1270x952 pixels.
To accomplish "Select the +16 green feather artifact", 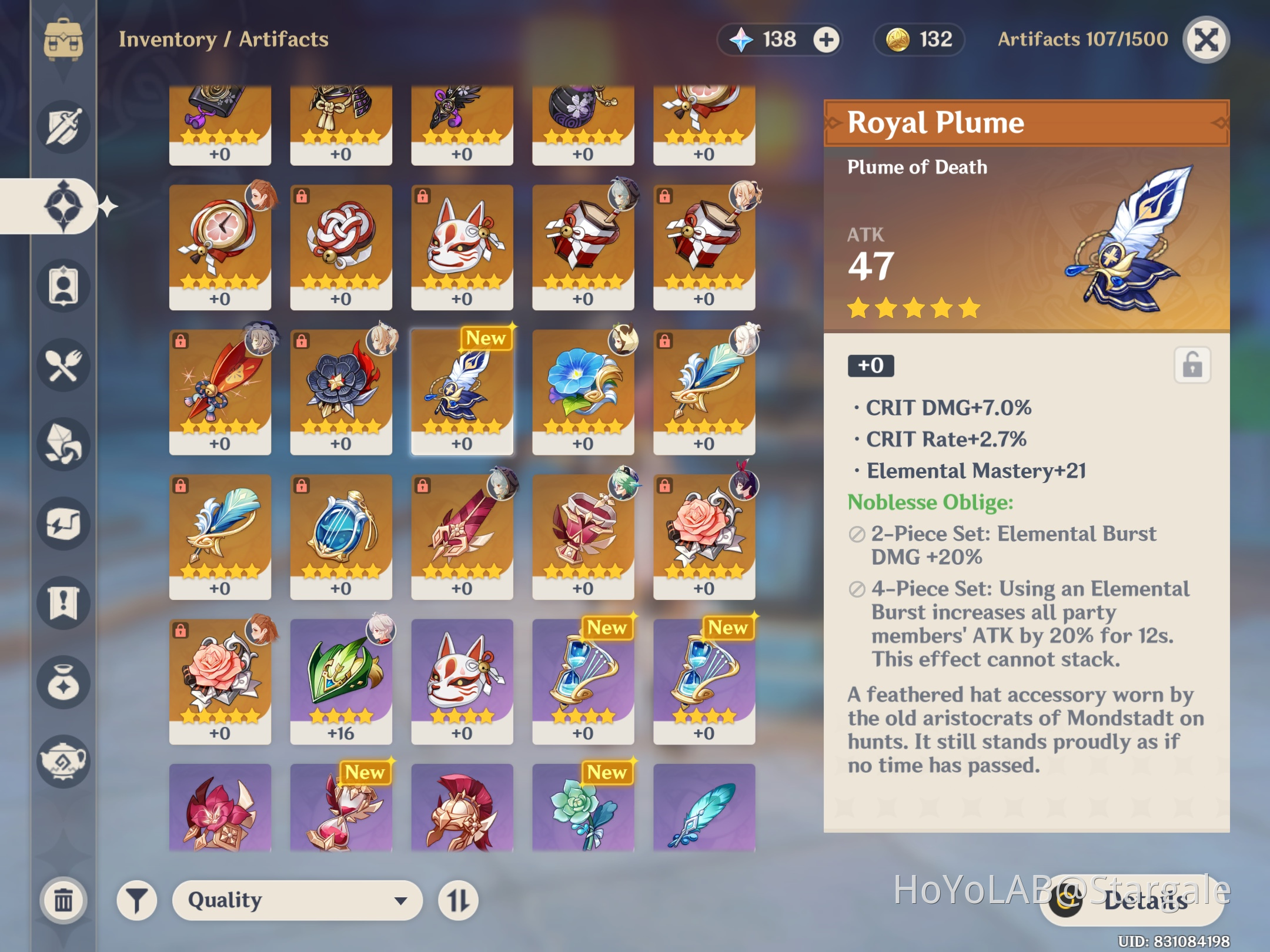I will 341,679.
